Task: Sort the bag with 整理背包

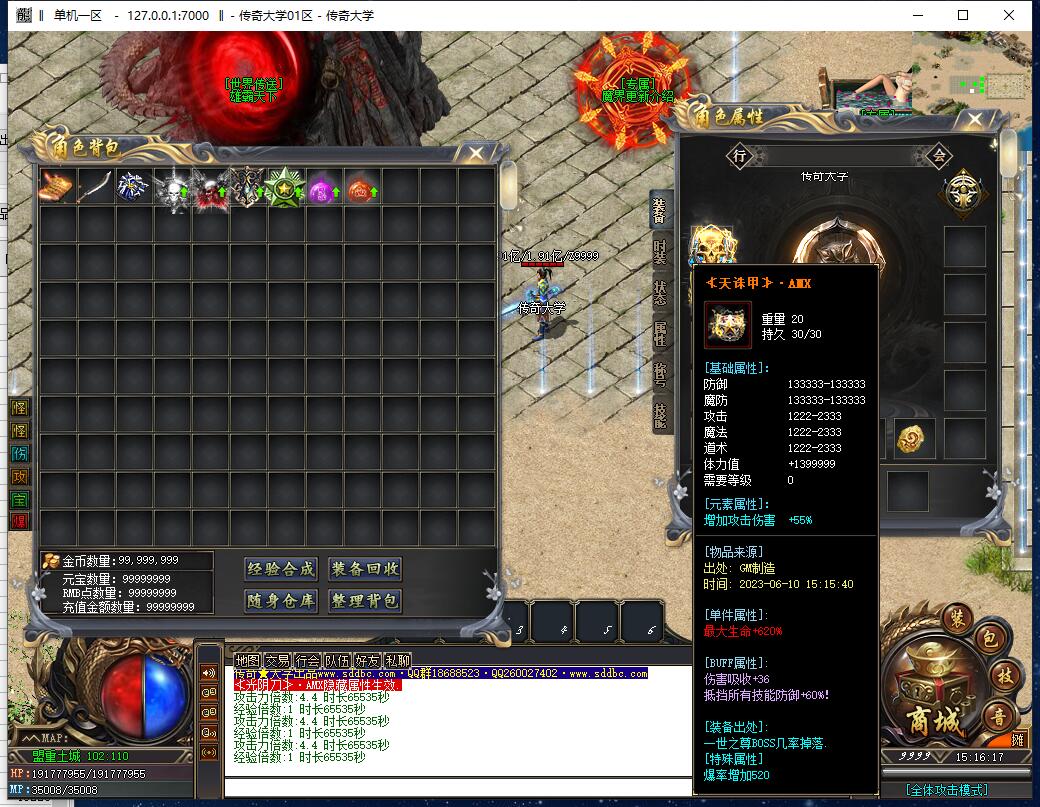Action: coord(365,601)
